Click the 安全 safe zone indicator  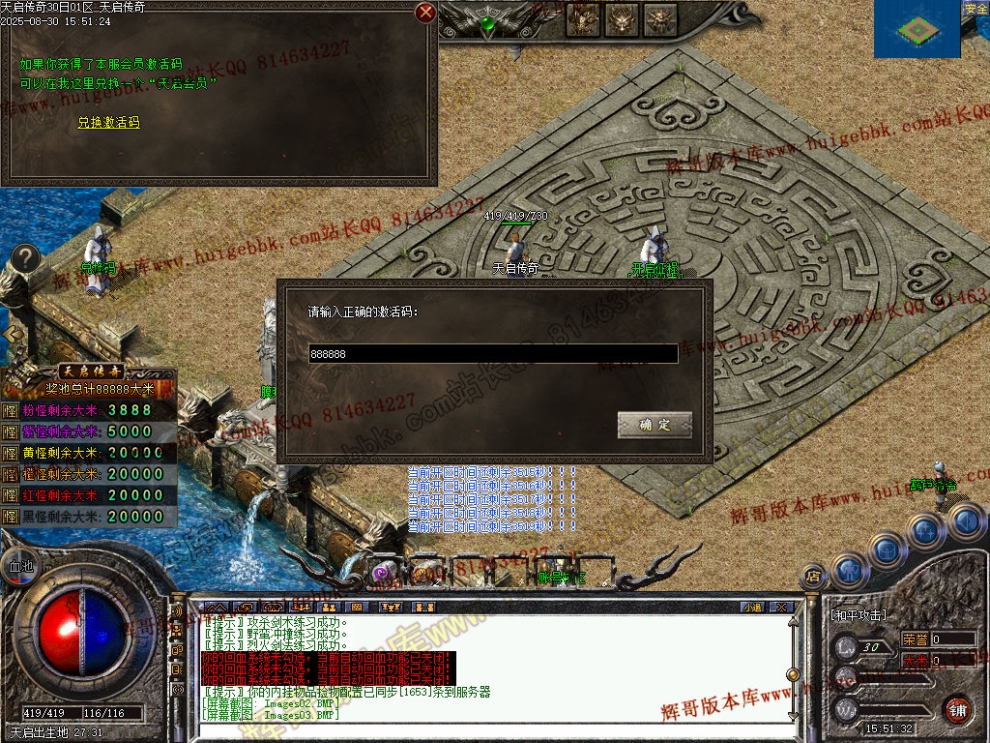click(x=976, y=8)
